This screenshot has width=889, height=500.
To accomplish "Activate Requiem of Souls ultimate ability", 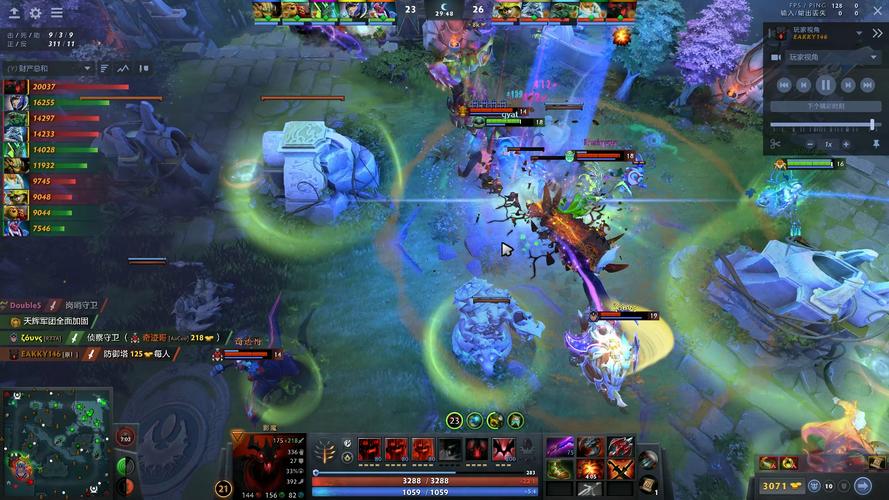I will pyautogui.click(x=502, y=450).
